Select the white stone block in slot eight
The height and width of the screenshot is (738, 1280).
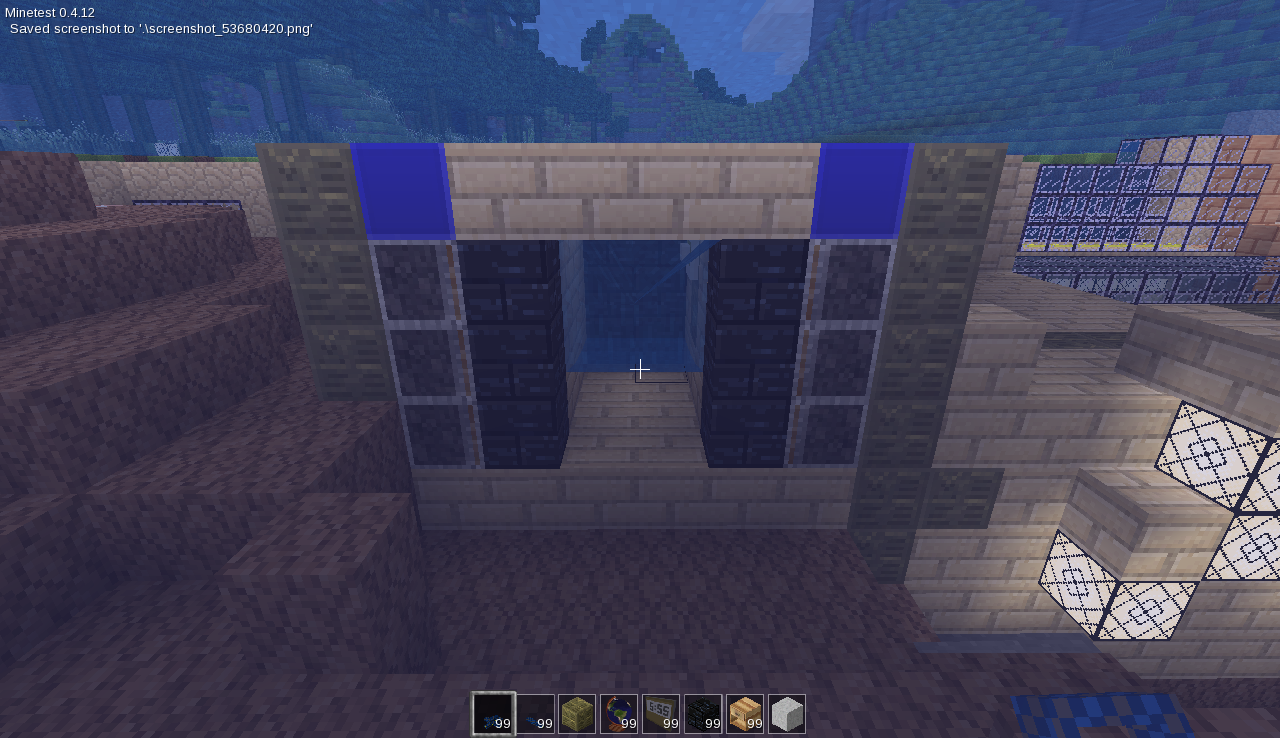point(786,712)
